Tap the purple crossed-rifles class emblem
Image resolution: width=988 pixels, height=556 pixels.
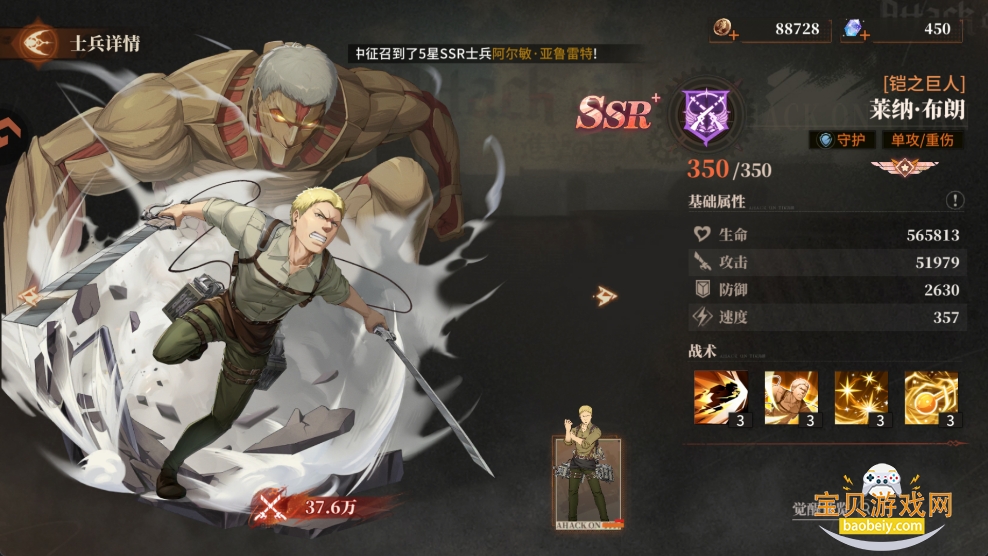705,112
